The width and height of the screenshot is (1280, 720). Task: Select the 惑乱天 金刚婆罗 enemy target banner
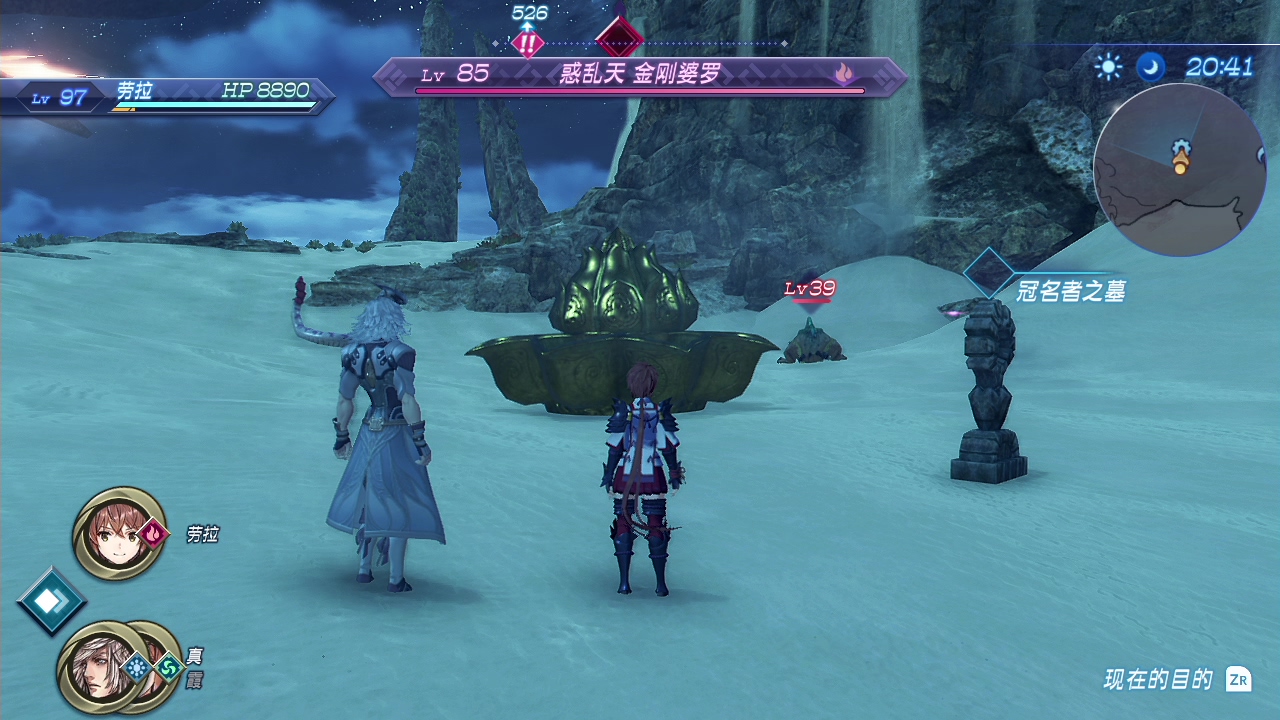click(x=640, y=76)
